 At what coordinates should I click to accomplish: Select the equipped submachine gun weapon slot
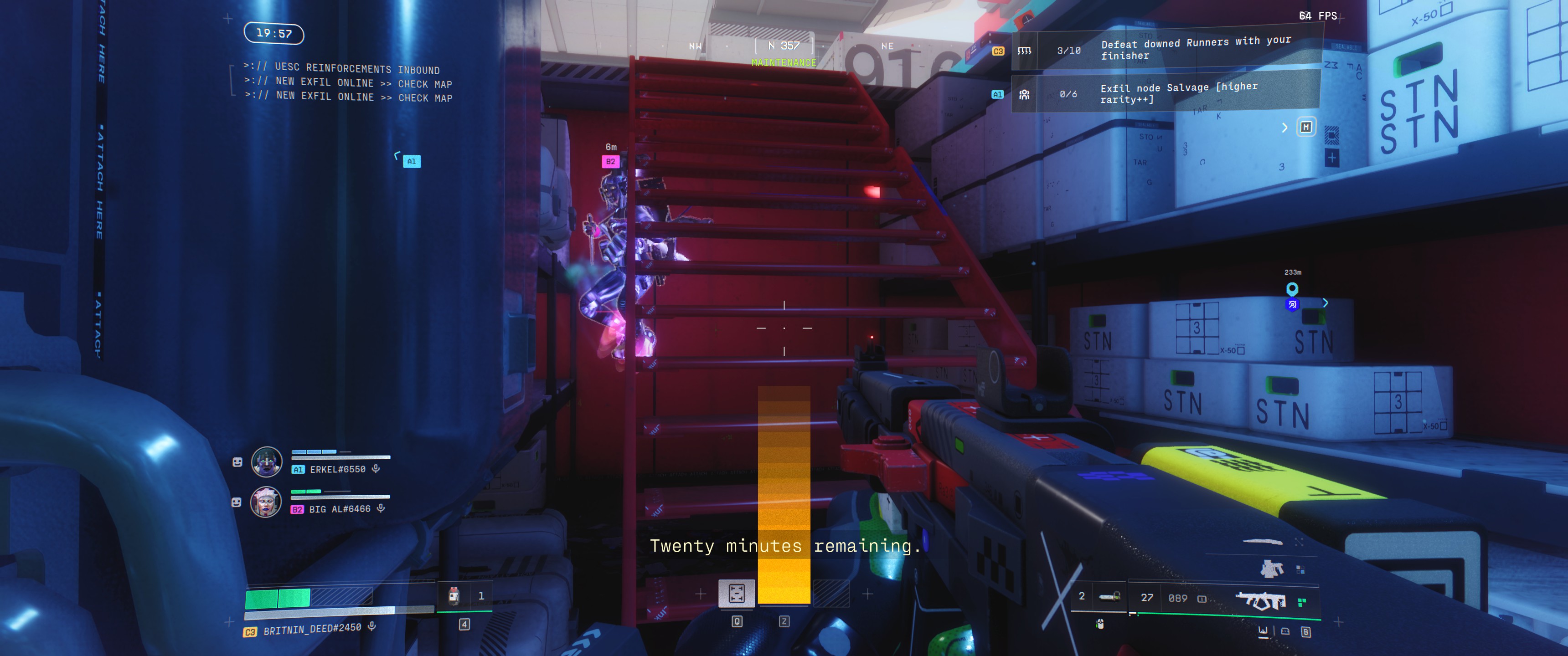1261,600
